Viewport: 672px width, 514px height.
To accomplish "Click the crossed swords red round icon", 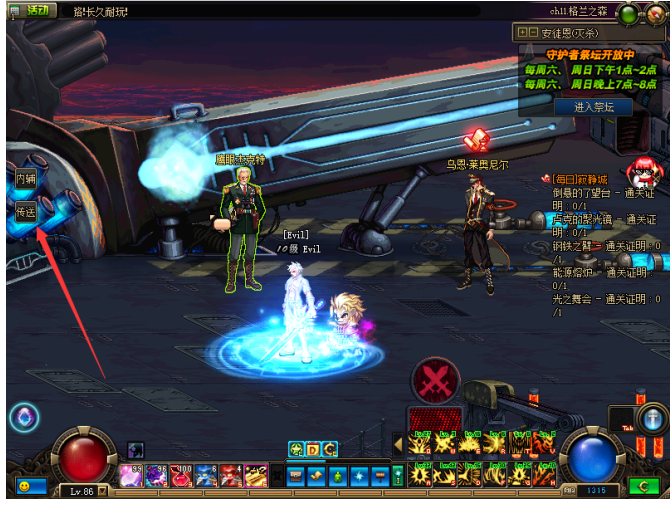I will coord(436,380).
